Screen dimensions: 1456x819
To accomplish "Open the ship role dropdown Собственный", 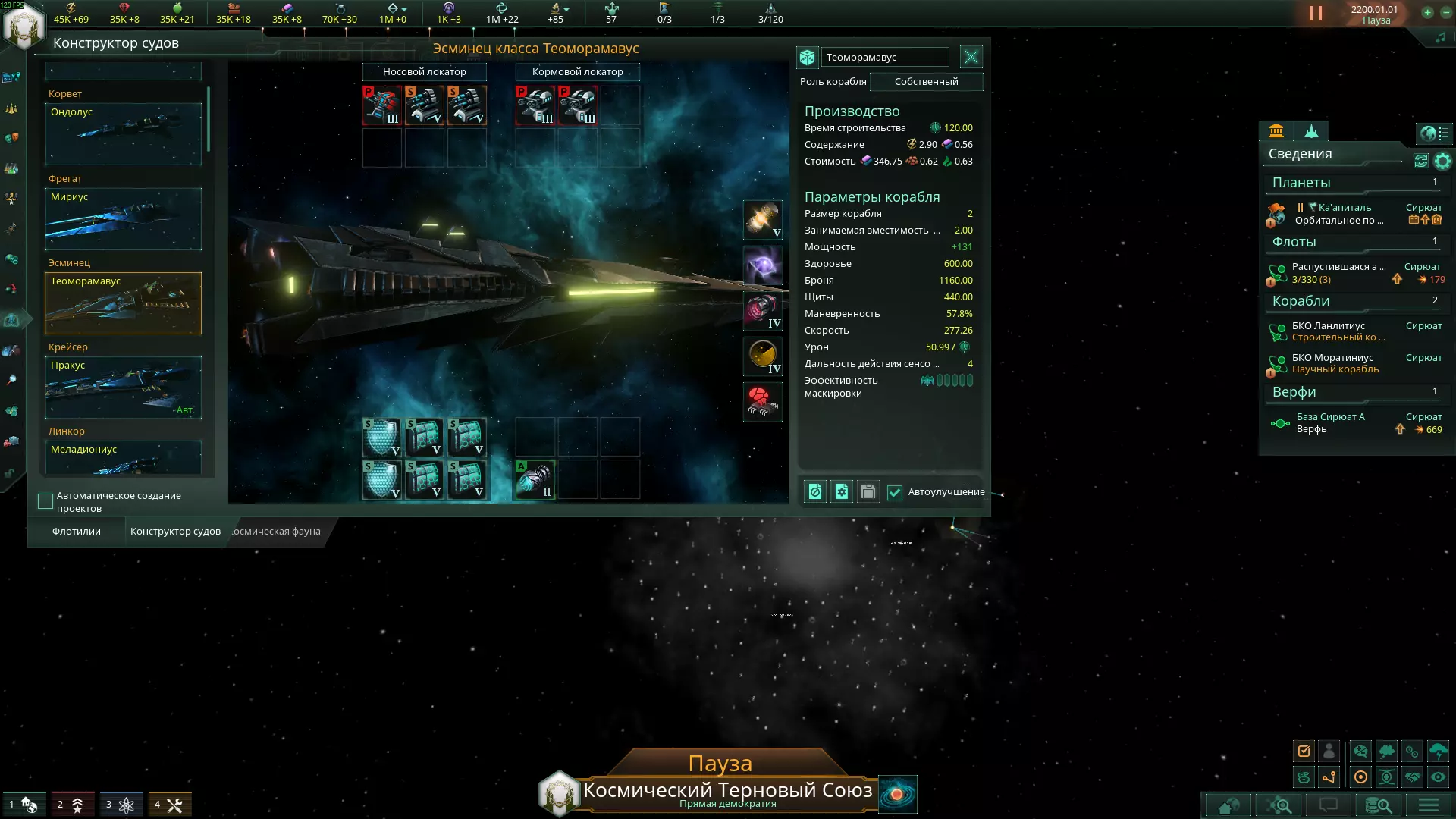I will [x=926, y=82].
